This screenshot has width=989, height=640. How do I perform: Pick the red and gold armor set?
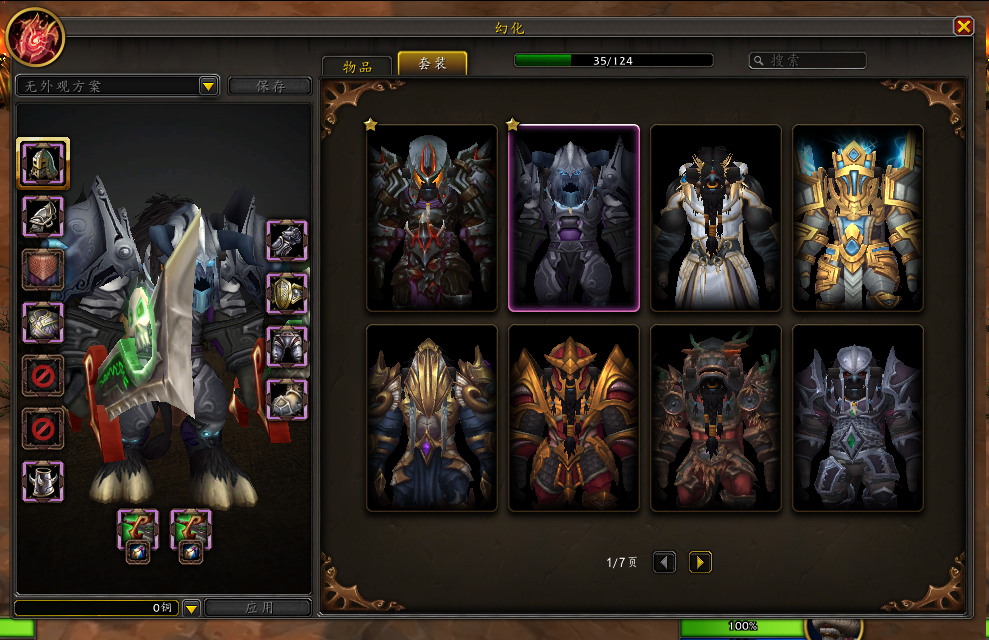[573, 418]
